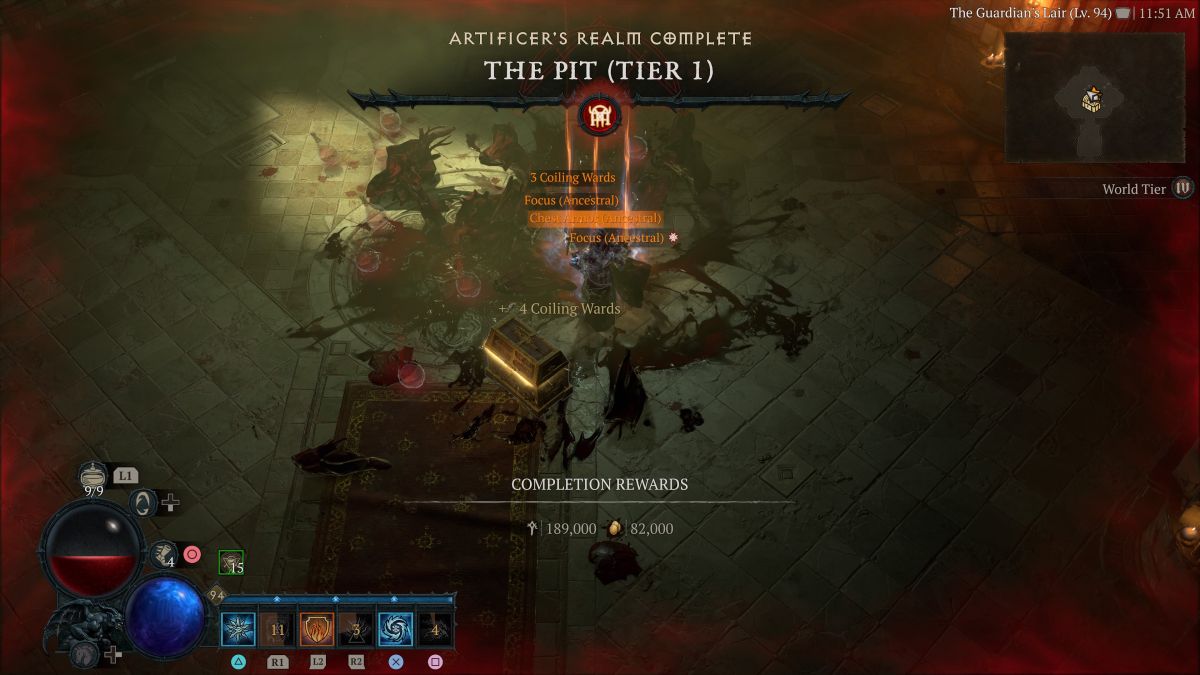Activate the Flame Shield skill
Image resolution: width=1200 pixels, height=675 pixels.
316,630
